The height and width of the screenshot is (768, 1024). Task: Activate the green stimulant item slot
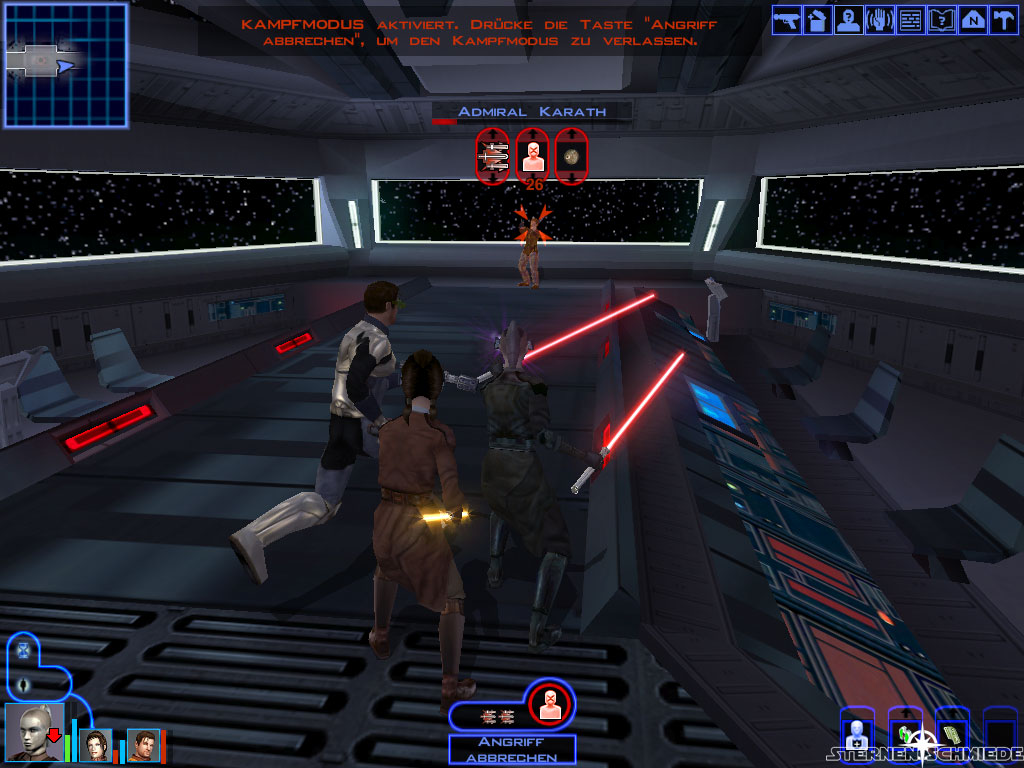(904, 733)
